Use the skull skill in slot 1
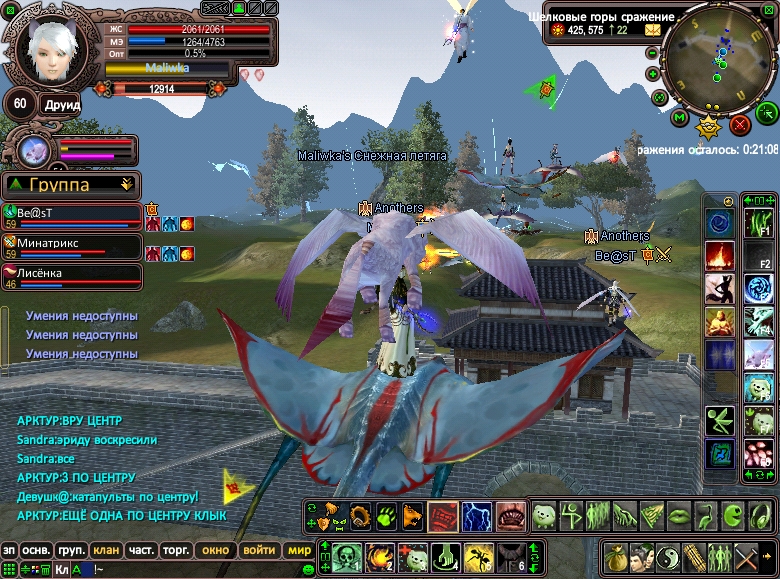780x579 pixels. coord(346,555)
